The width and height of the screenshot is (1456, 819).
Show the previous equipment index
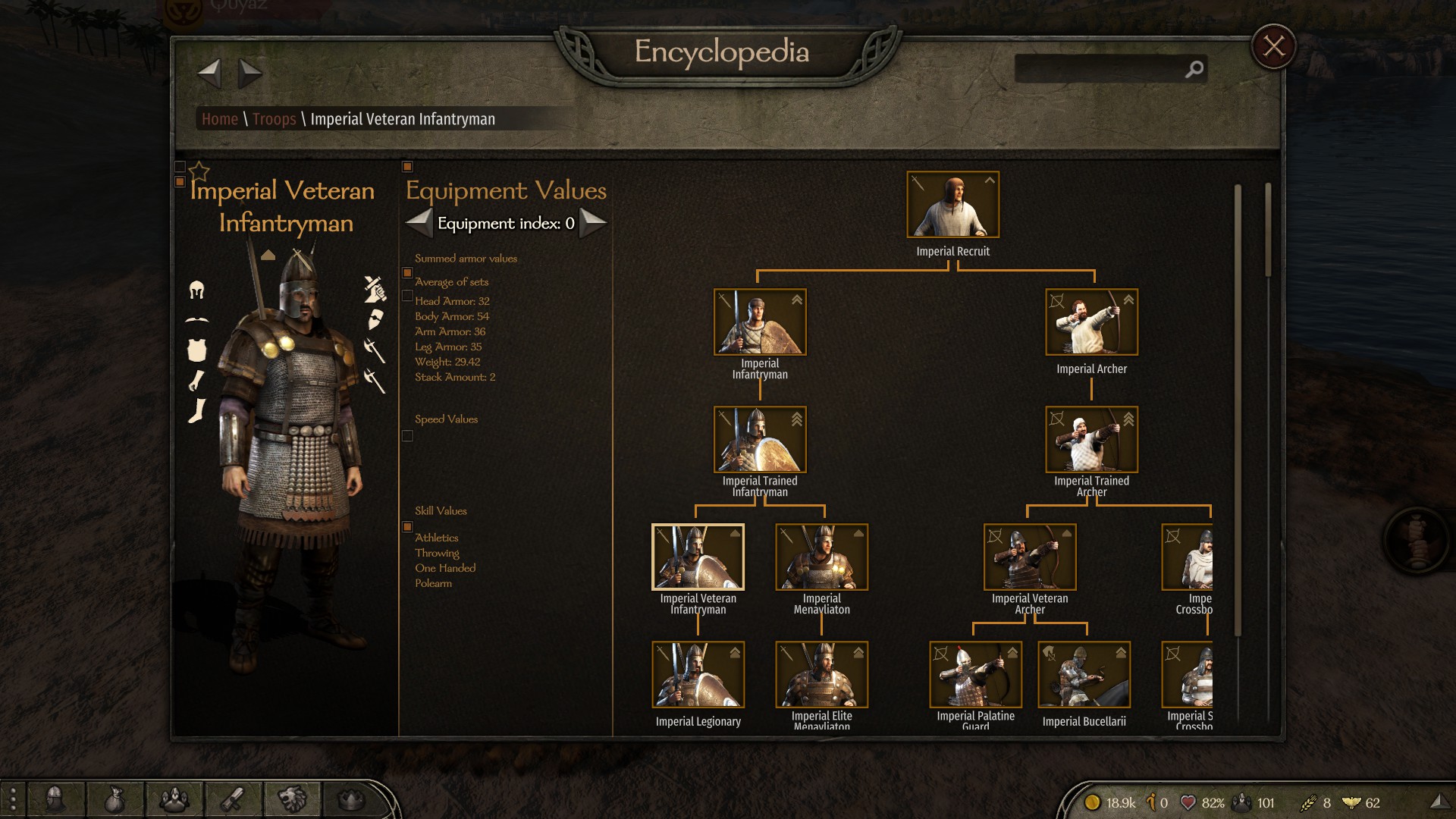pos(419,223)
